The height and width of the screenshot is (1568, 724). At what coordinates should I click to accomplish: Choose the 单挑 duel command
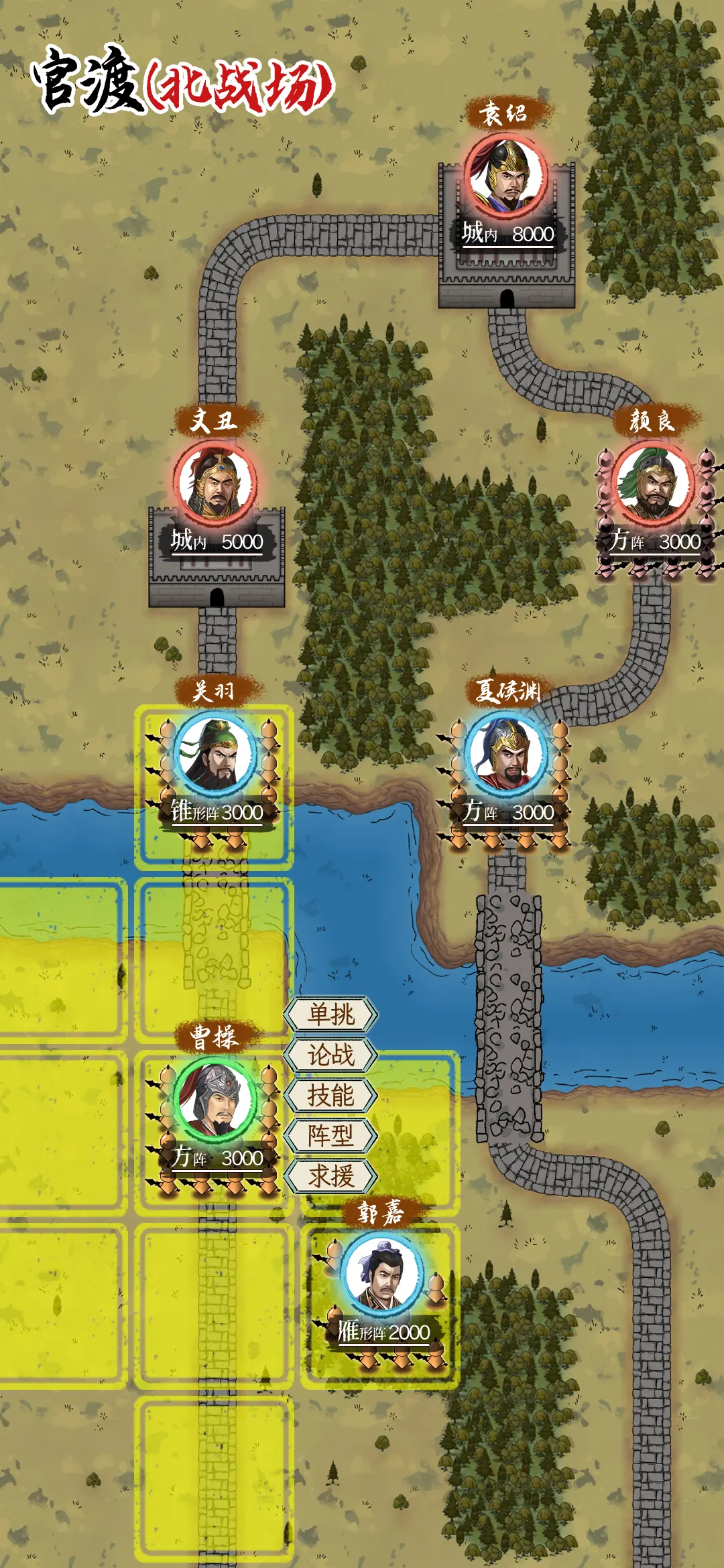pos(330,1015)
